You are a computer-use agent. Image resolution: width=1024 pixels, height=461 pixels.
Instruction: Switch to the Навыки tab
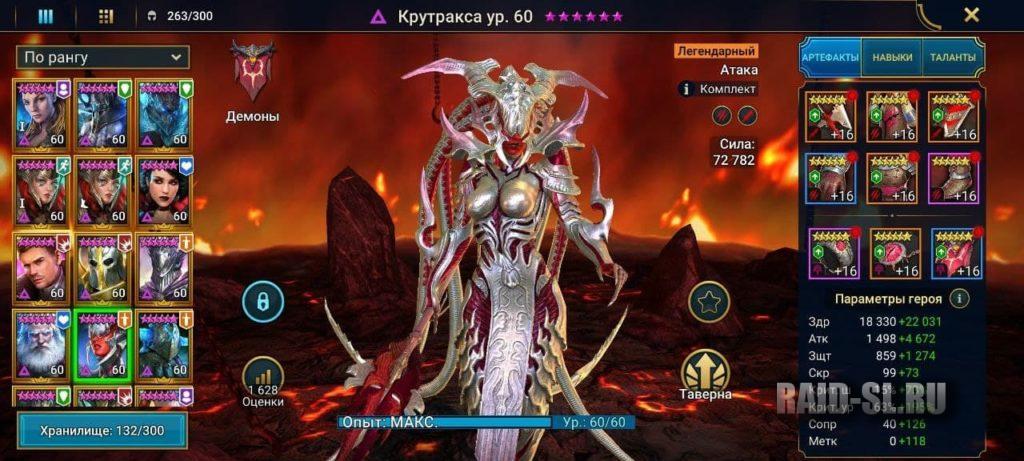(x=891, y=58)
